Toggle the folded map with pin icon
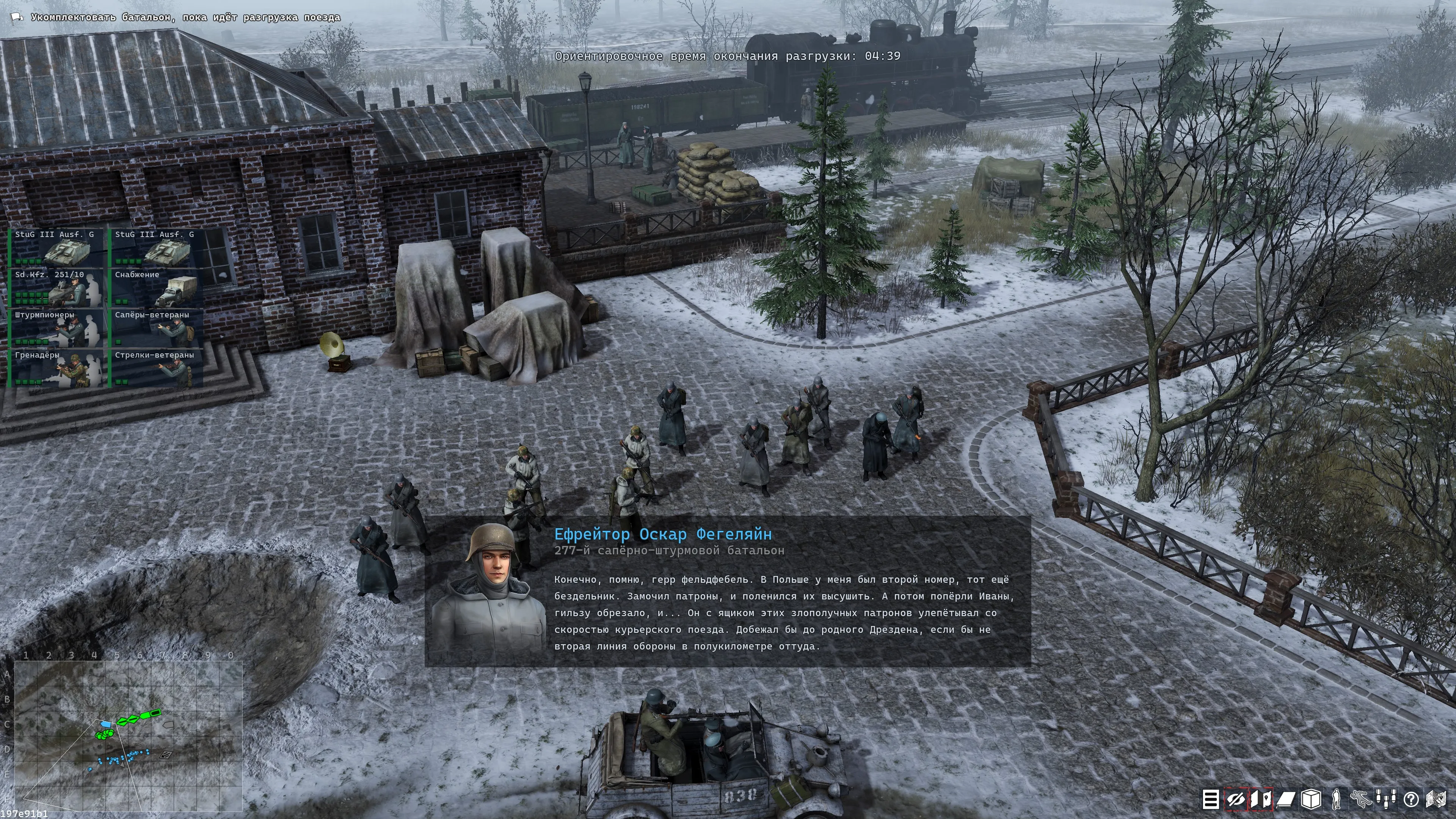Viewport: 1456px width, 819px height. [1261, 800]
